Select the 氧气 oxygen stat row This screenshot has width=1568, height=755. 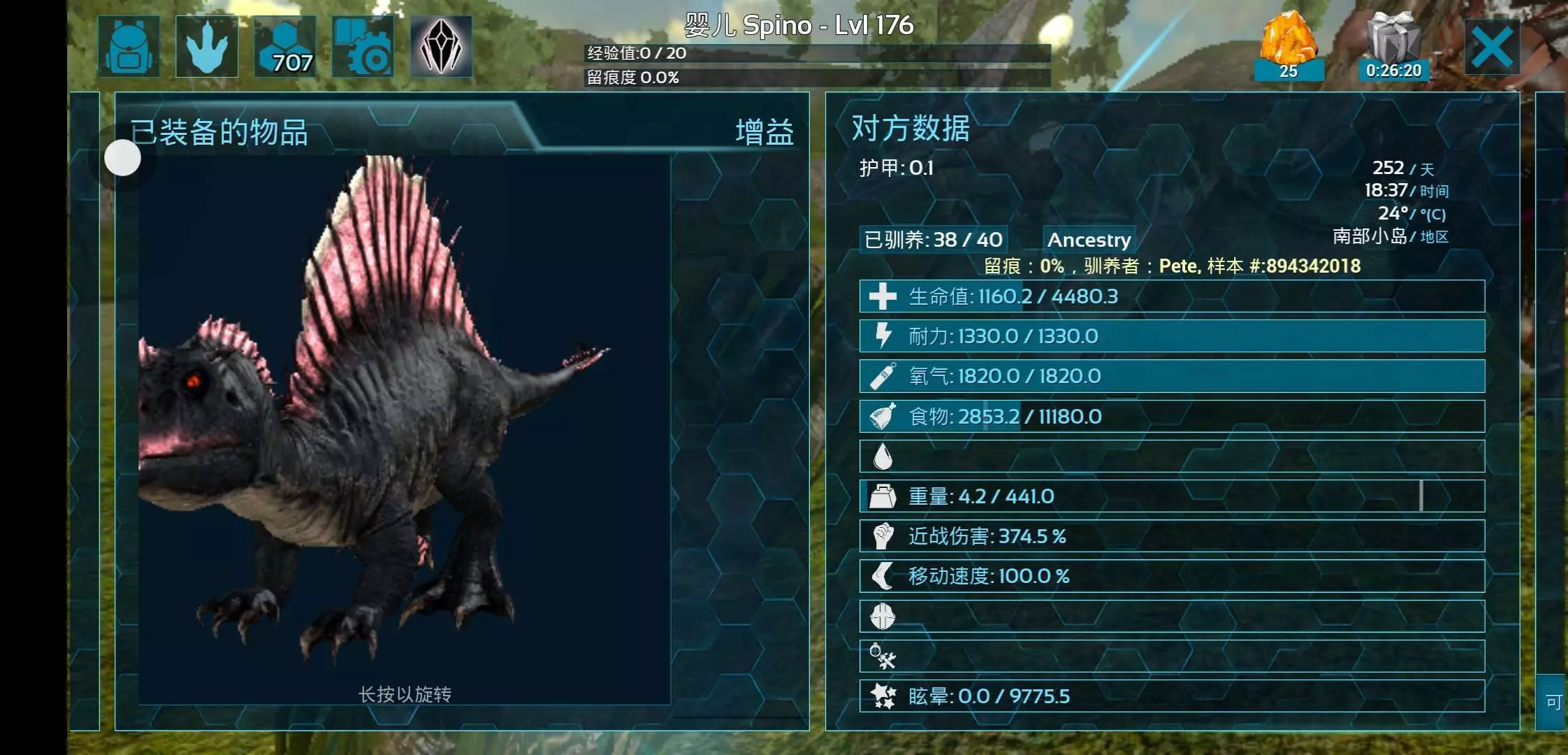click(1171, 376)
